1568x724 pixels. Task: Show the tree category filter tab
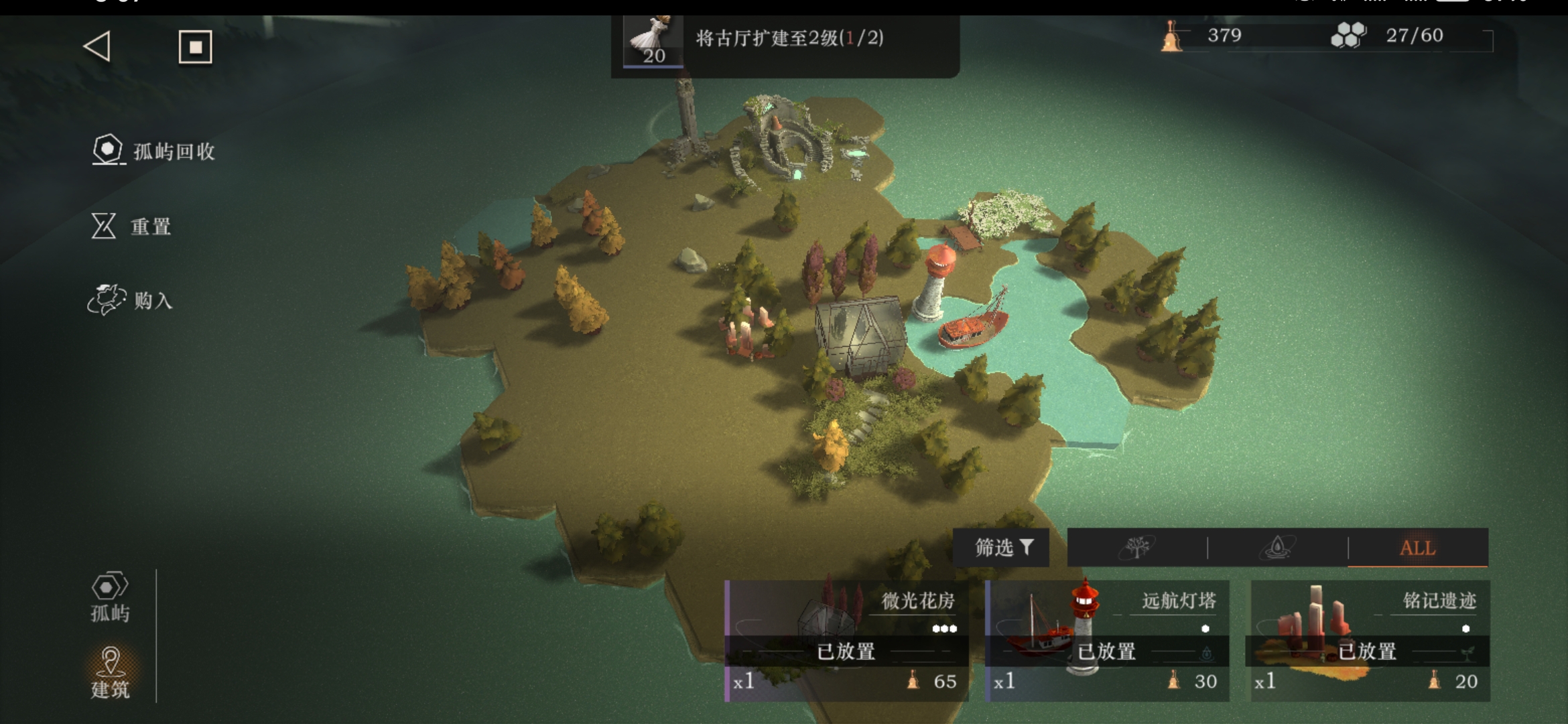click(x=1137, y=548)
